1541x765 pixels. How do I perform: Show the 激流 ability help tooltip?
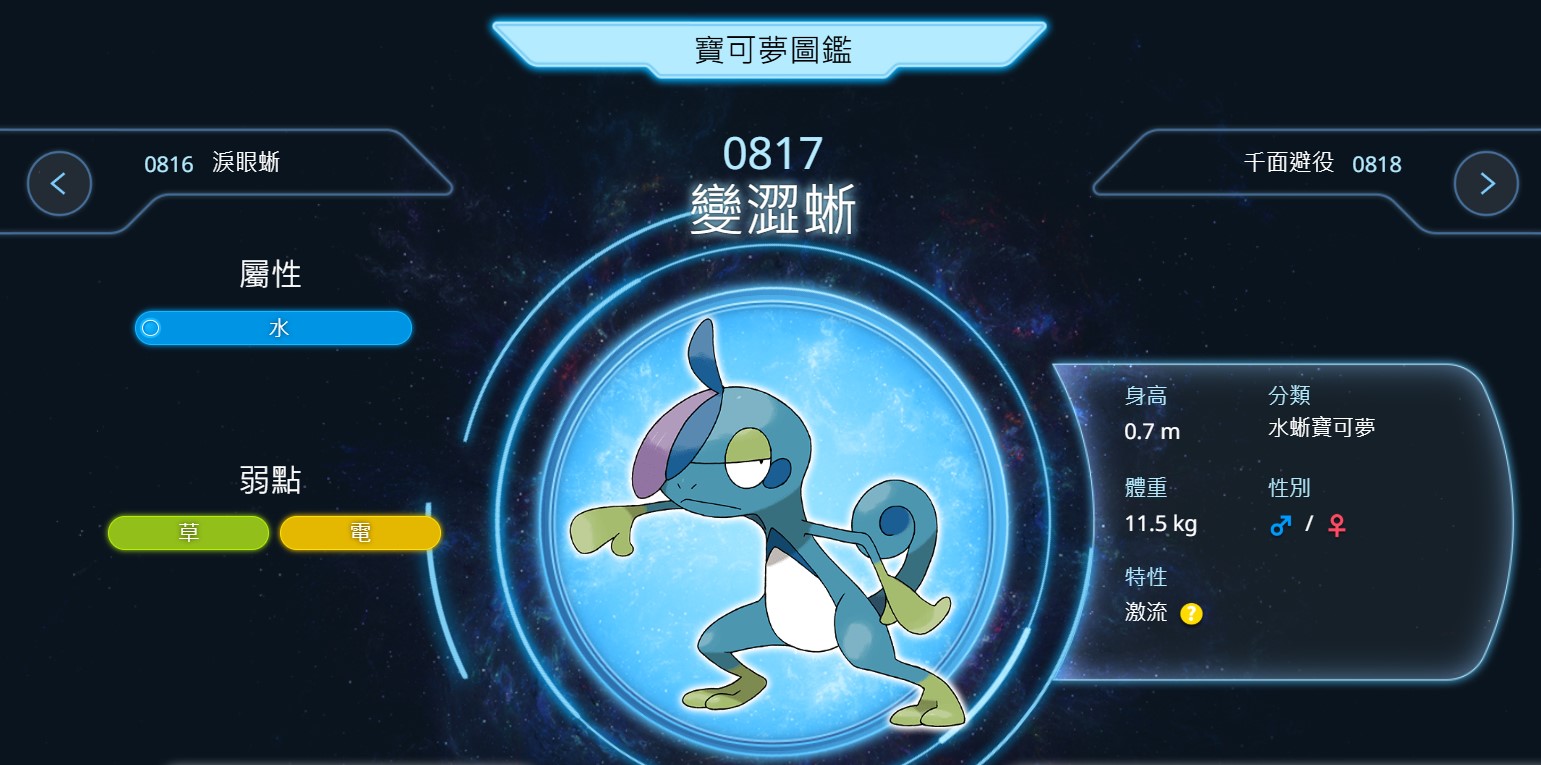pyautogui.click(x=1191, y=613)
